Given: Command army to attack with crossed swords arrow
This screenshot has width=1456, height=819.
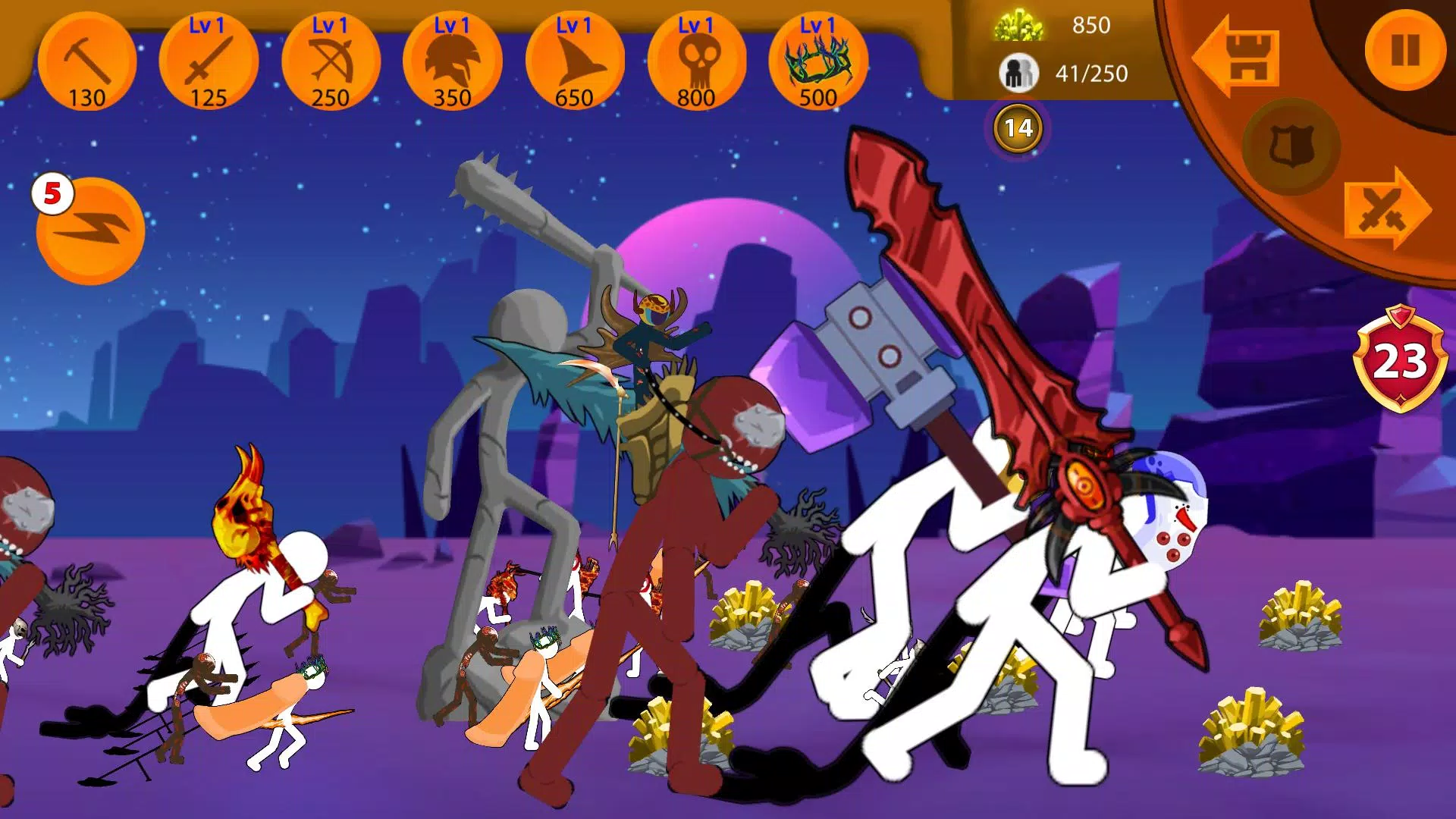Looking at the screenshot, I should (x=1385, y=209).
